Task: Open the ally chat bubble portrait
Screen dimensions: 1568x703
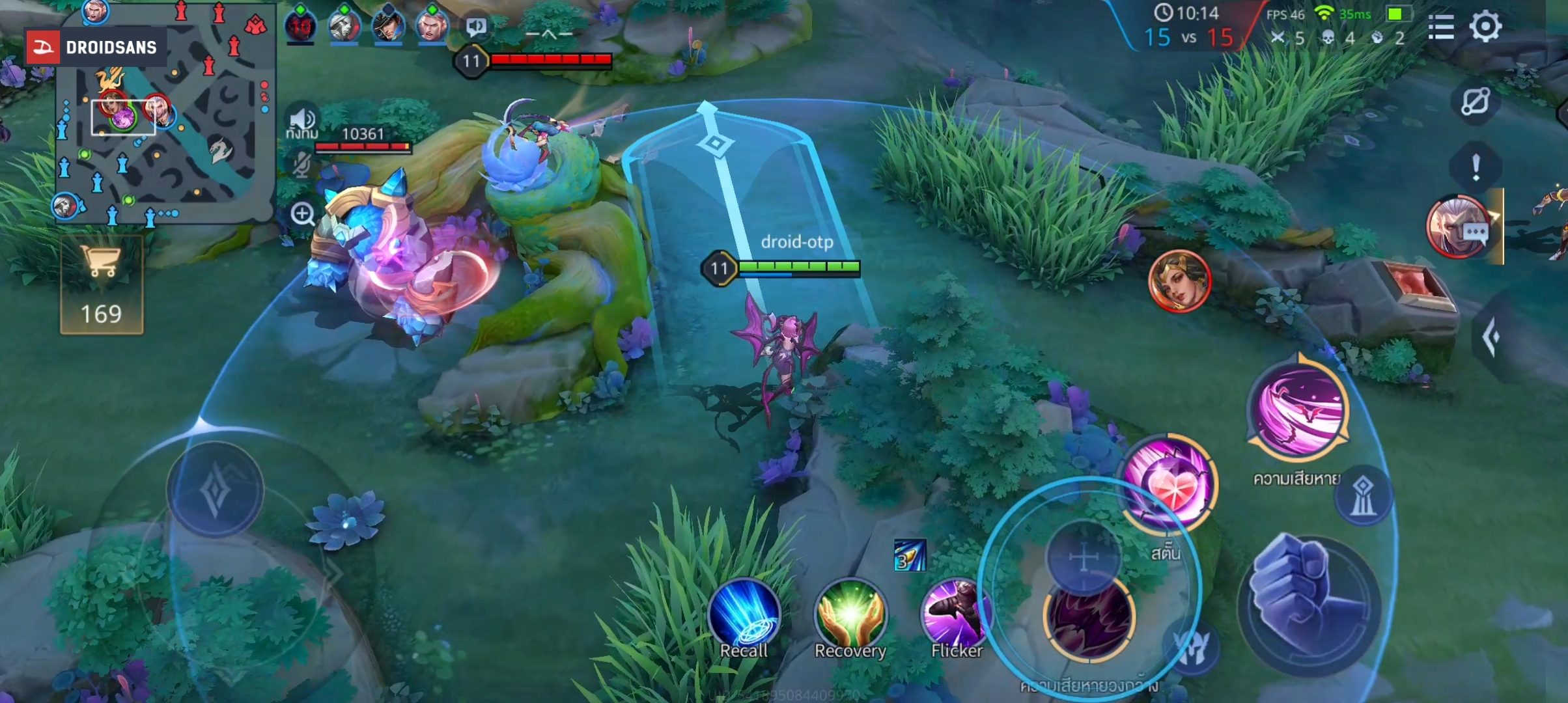Action: click(x=1459, y=226)
